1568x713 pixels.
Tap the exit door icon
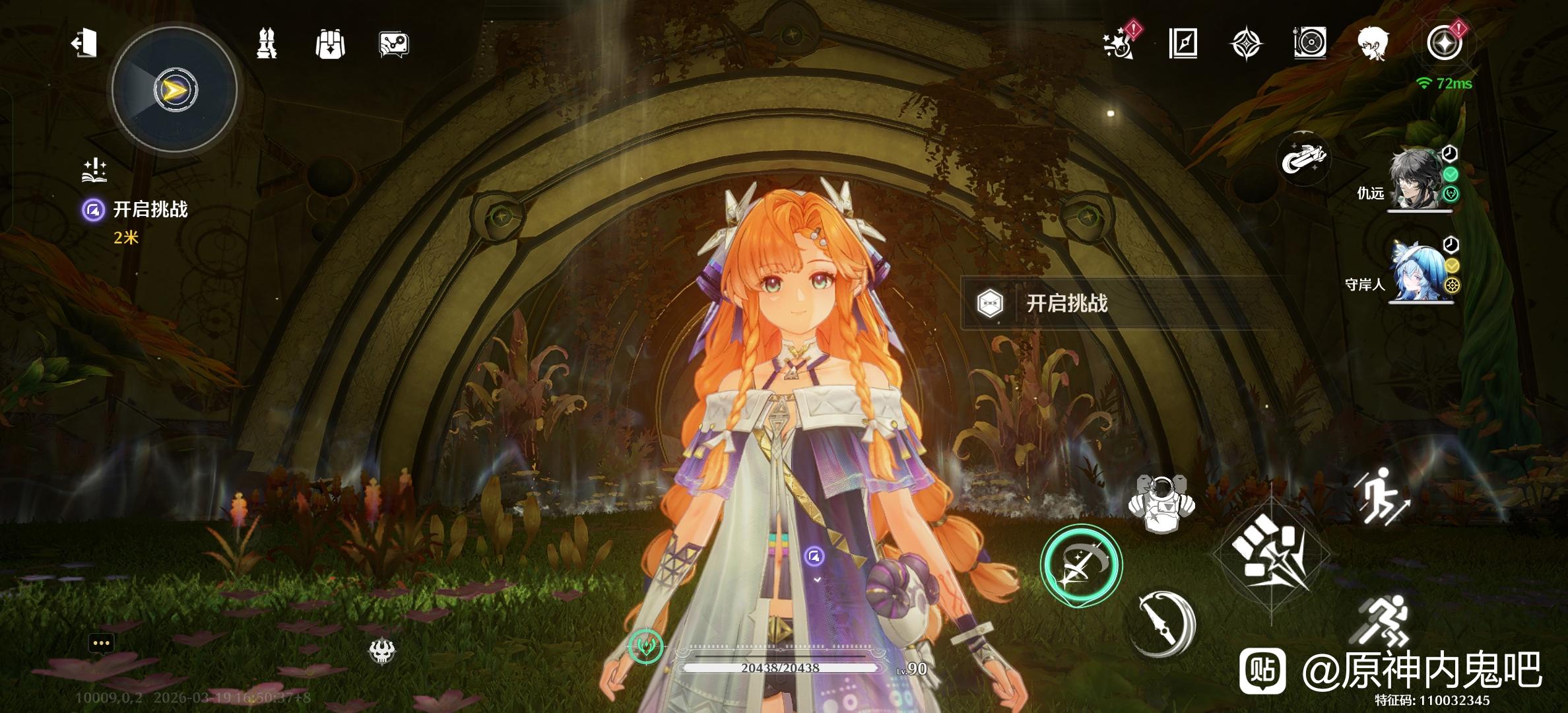pyautogui.click(x=84, y=44)
